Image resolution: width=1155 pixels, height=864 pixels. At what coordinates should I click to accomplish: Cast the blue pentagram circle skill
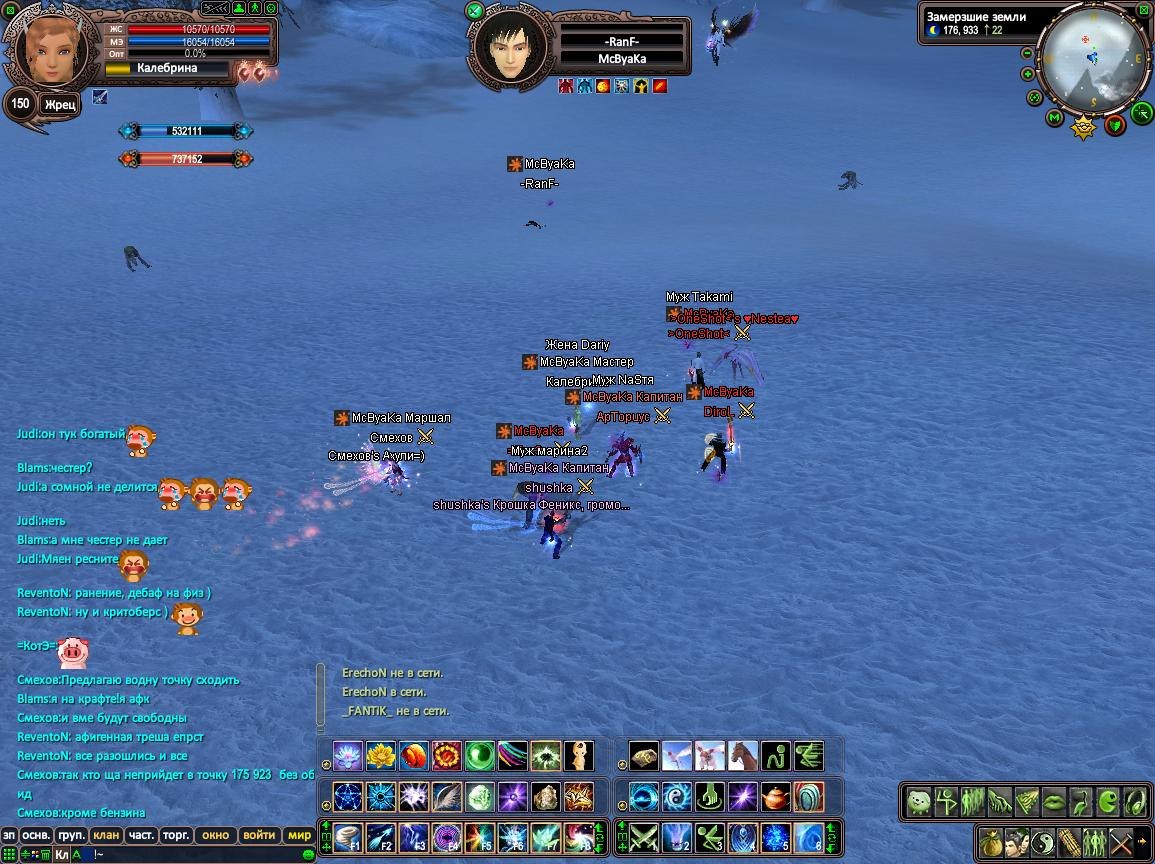[347, 797]
